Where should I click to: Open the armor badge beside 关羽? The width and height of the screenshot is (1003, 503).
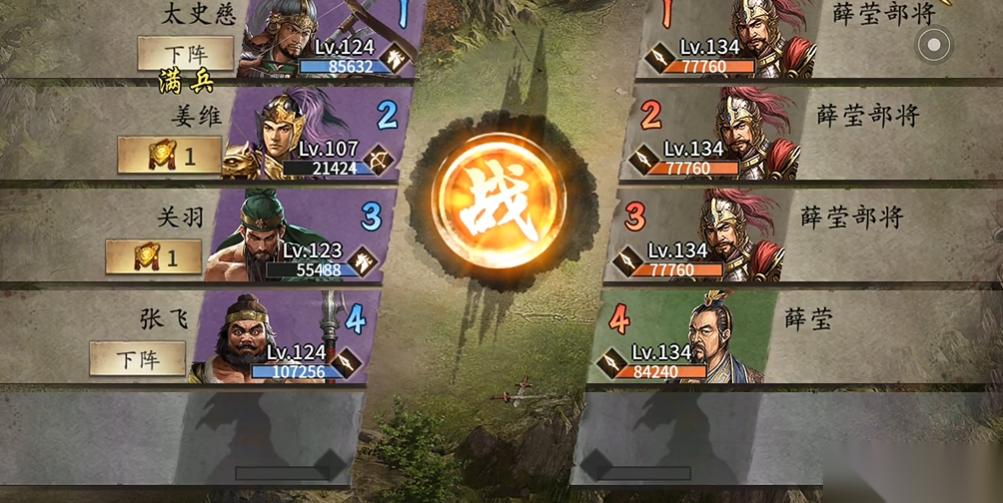[153, 257]
